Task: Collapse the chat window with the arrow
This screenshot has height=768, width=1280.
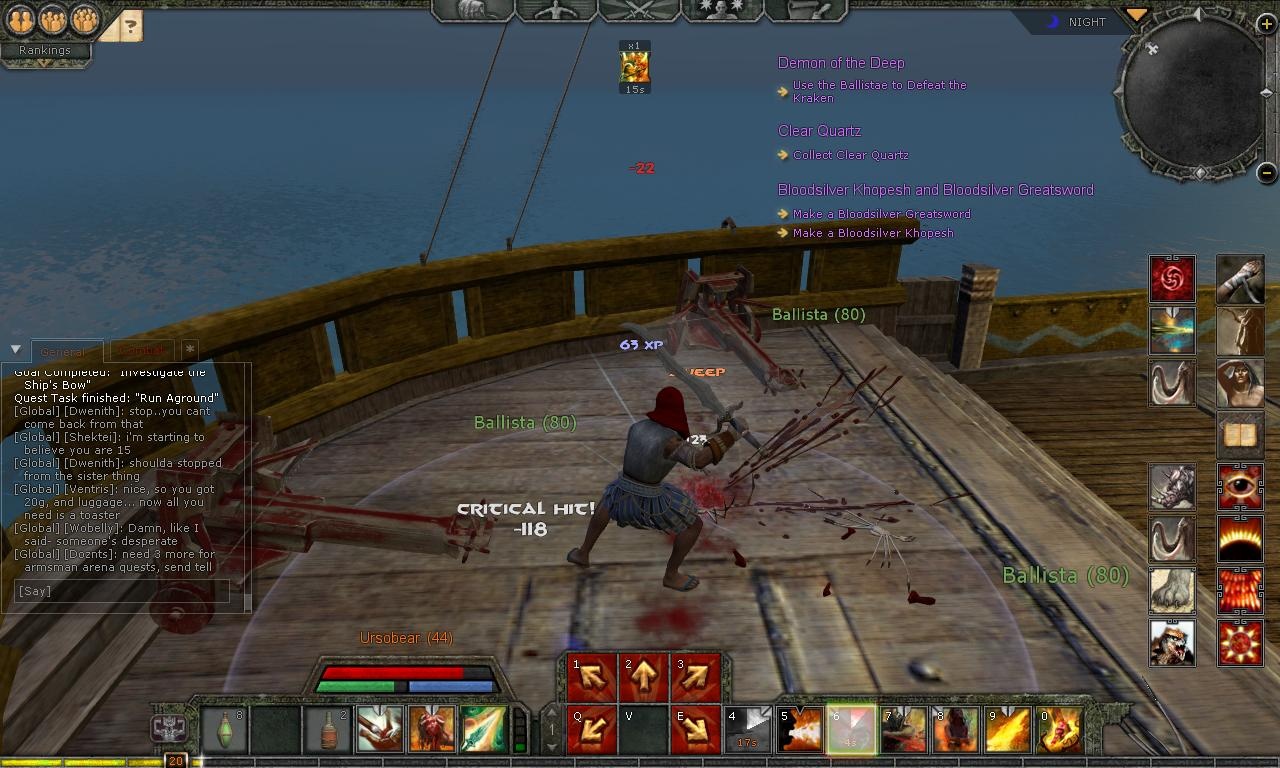Action: tap(14, 349)
